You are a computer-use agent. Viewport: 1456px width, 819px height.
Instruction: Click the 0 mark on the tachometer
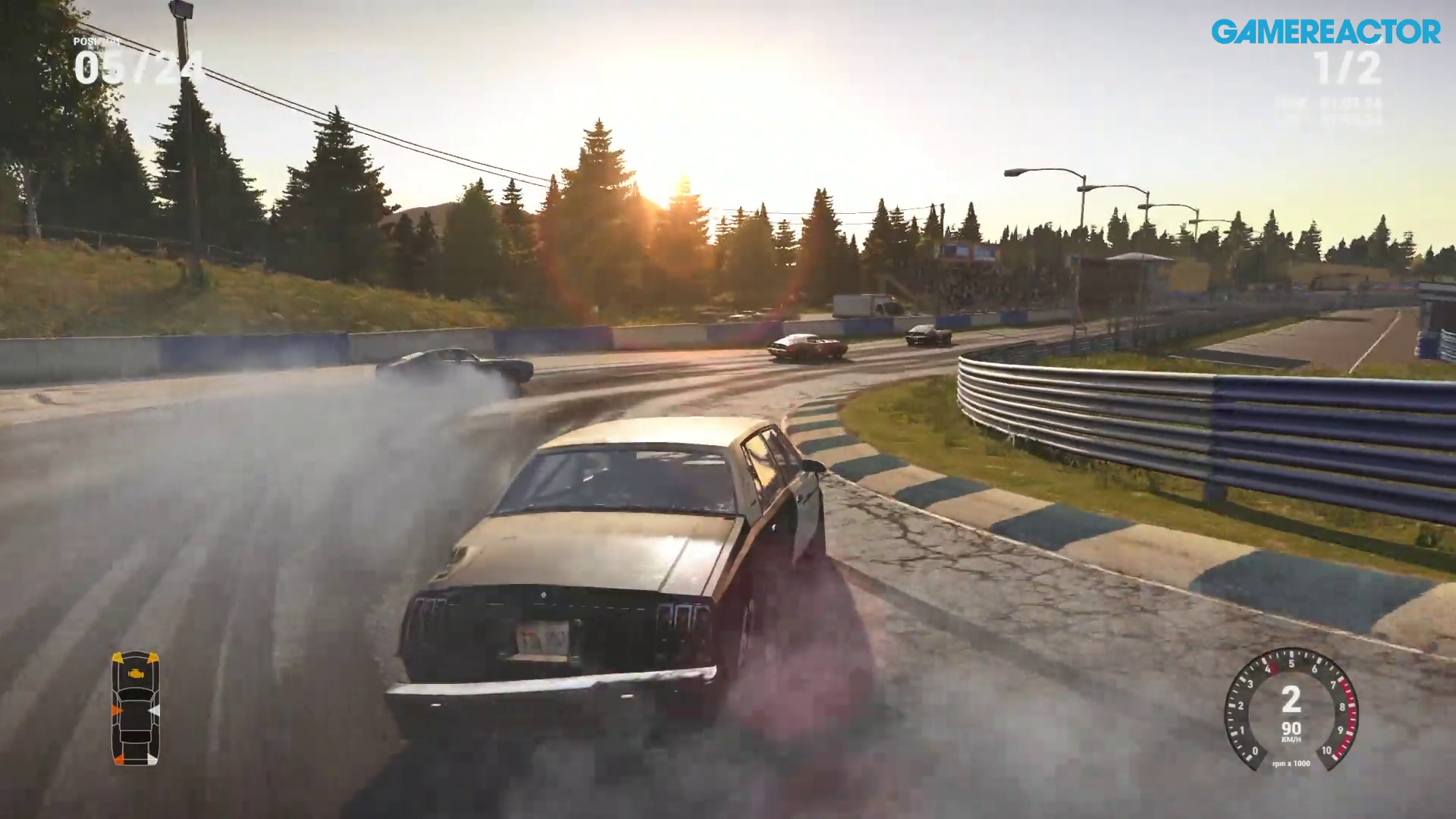pyautogui.click(x=1255, y=750)
